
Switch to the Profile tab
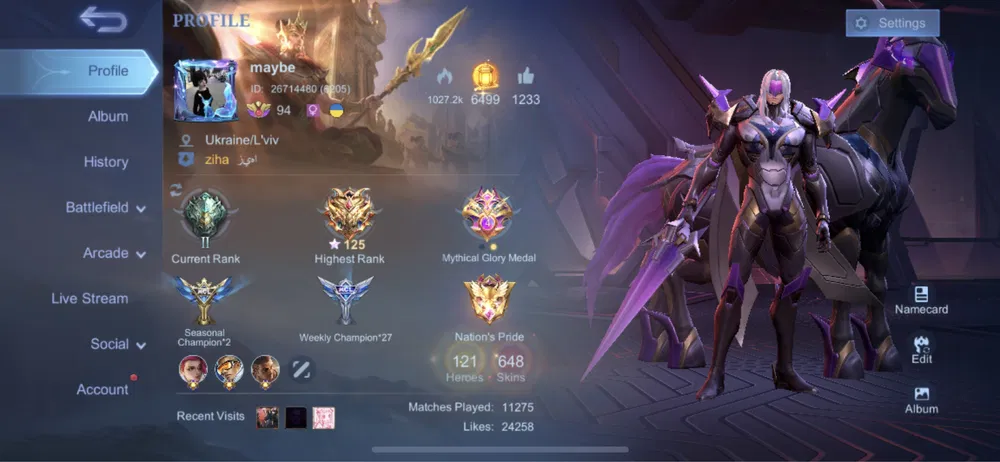coord(107,71)
